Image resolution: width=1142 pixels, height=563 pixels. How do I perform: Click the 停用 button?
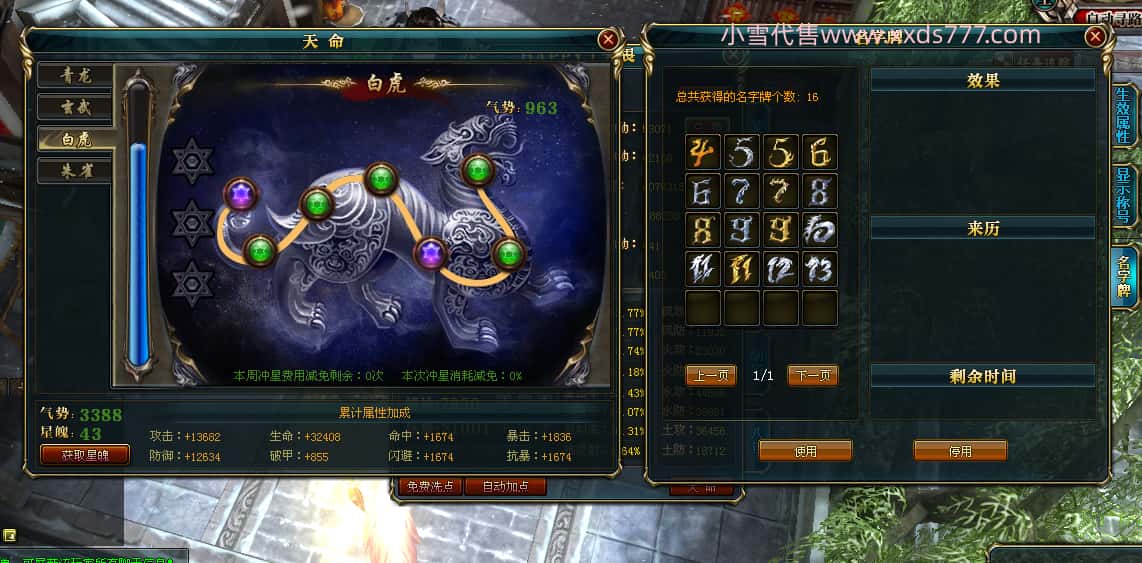(960, 451)
